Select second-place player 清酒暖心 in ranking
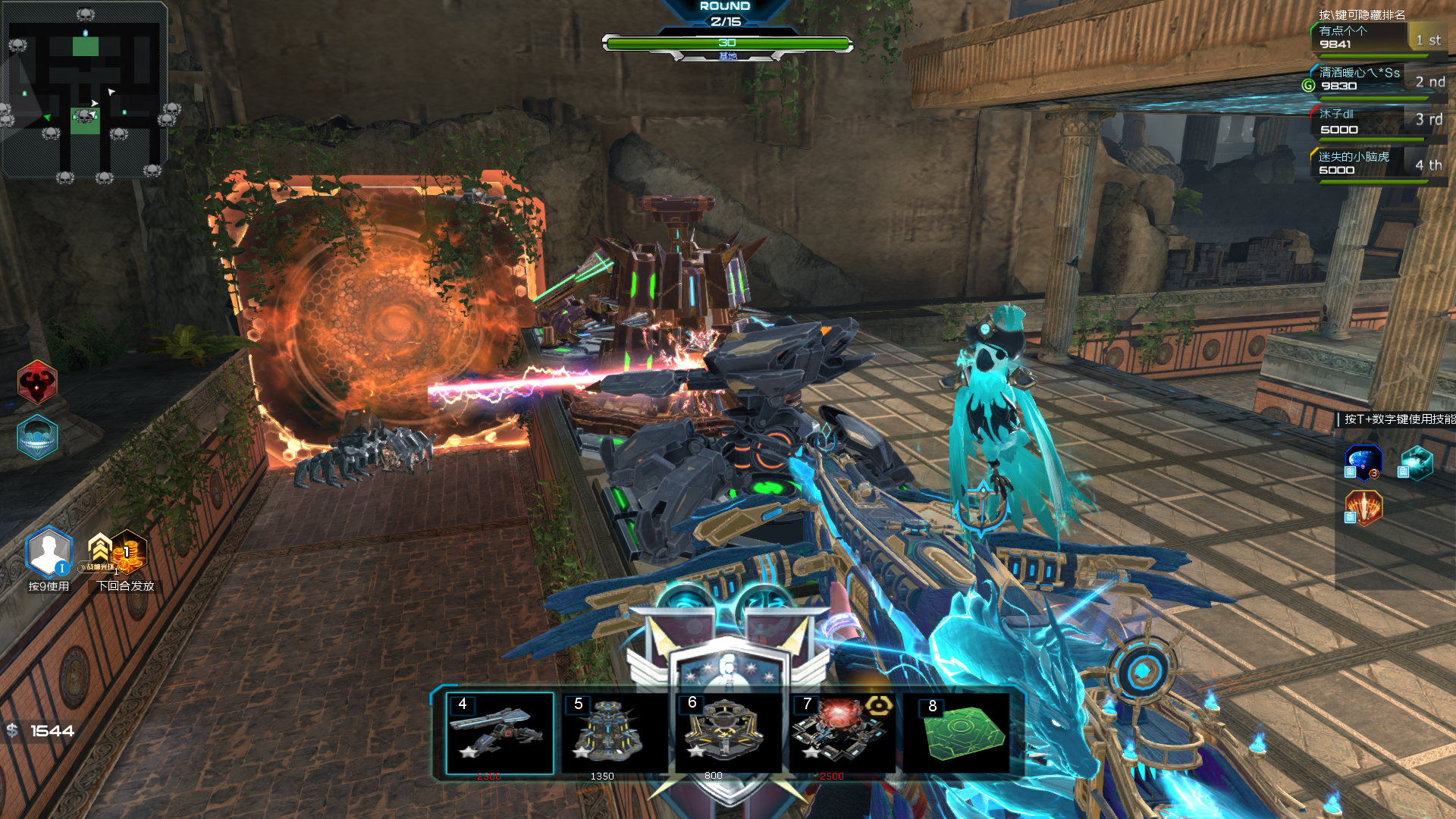This screenshot has width=1456, height=819. click(x=1376, y=80)
